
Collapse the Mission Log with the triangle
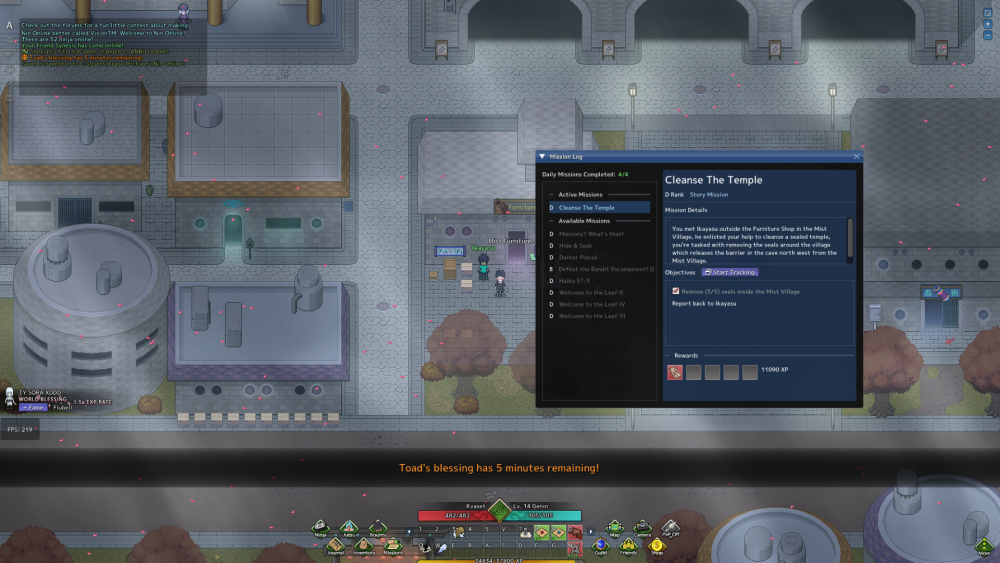(542, 157)
